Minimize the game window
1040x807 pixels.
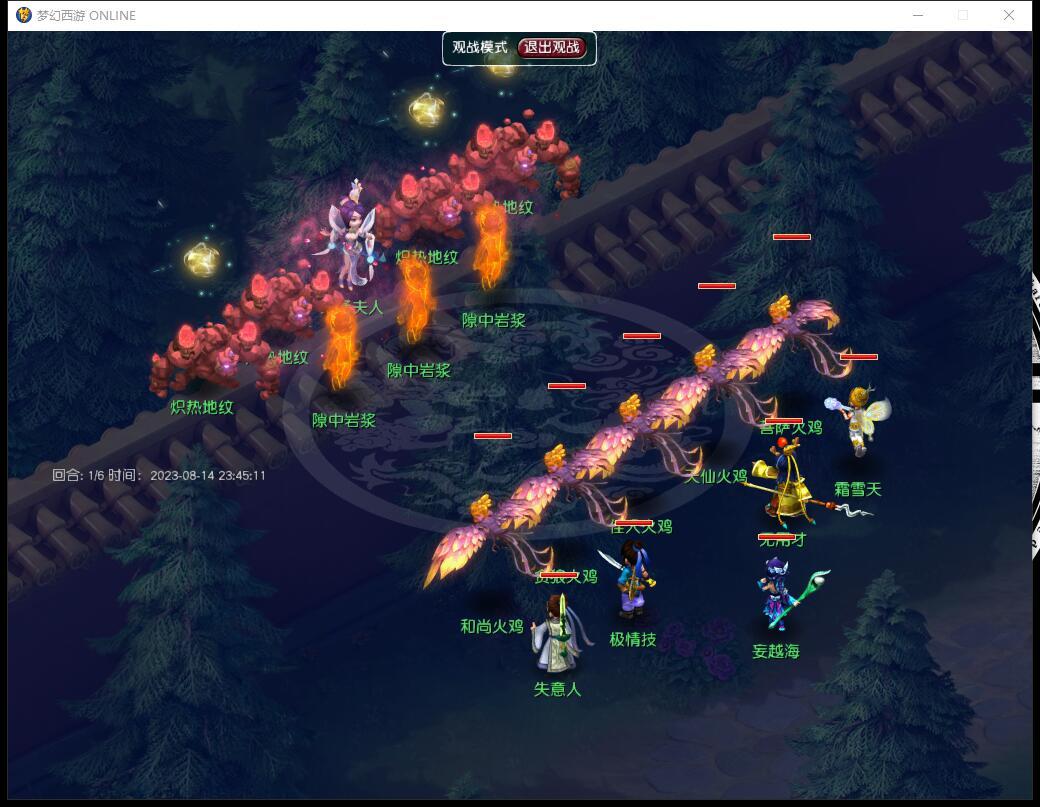(x=918, y=15)
